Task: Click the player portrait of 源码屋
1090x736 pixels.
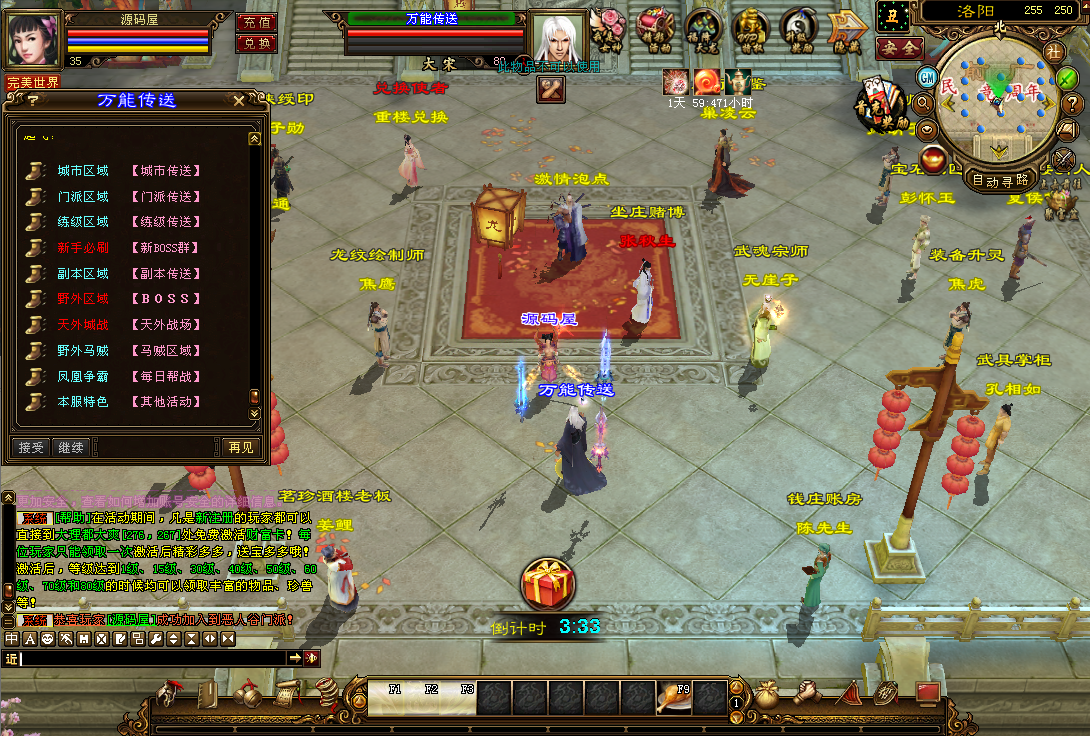Action: pyautogui.click(x=35, y=39)
